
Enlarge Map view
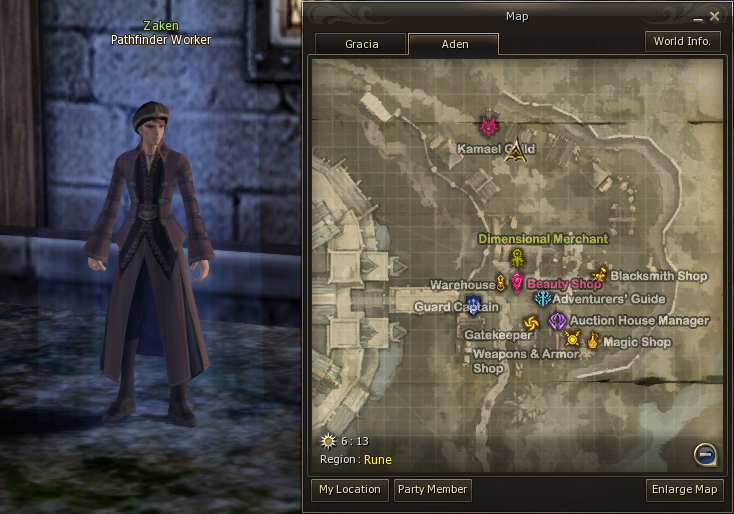coord(685,490)
